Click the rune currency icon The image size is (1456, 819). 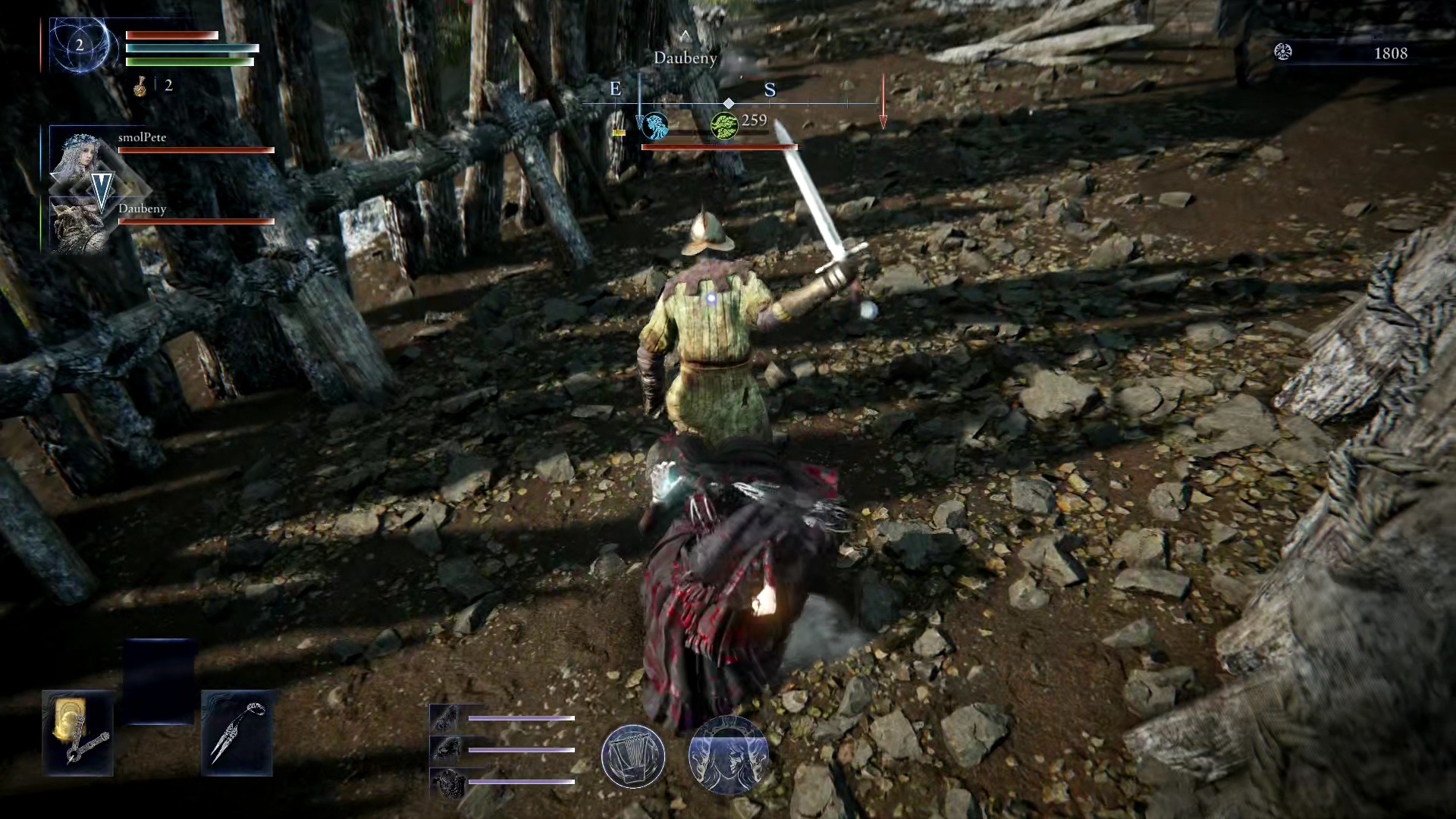tap(1283, 52)
